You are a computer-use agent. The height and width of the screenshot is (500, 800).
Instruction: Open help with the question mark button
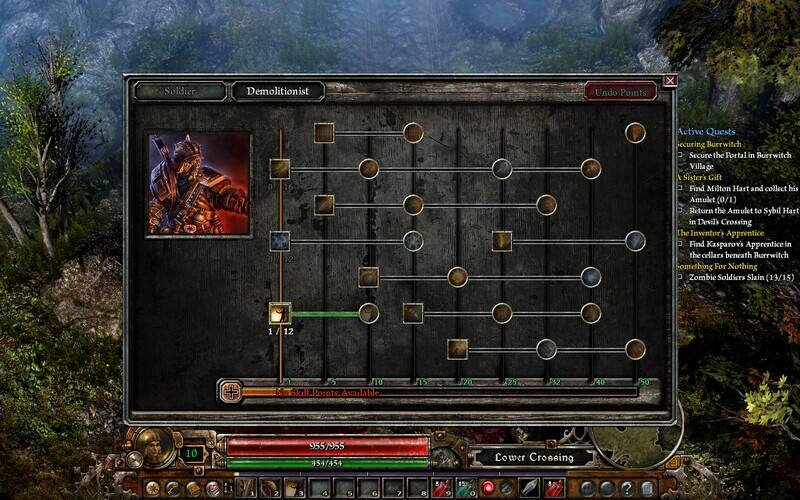pyautogui.click(x=625, y=488)
